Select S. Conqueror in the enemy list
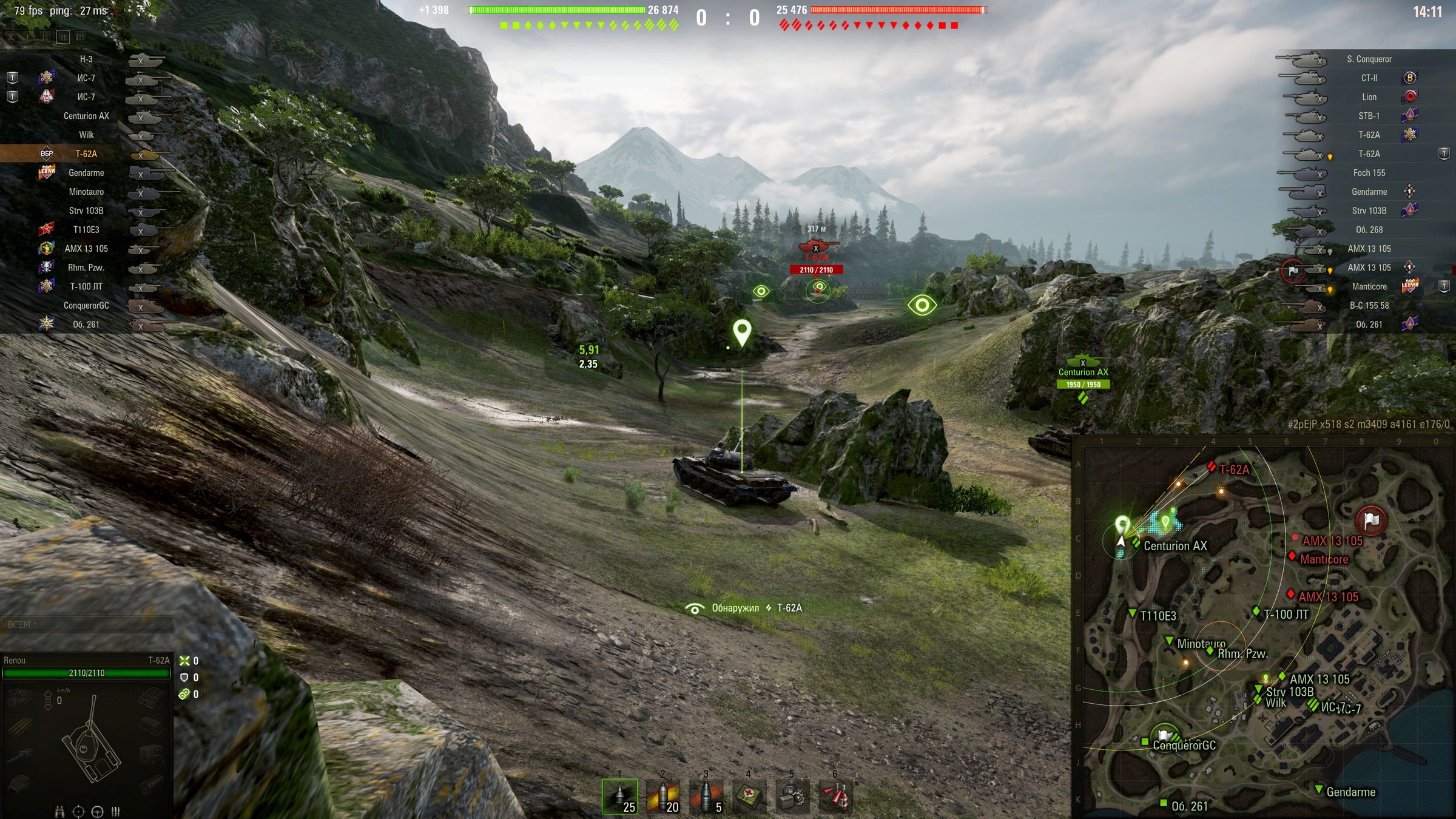 tap(1369, 59)
